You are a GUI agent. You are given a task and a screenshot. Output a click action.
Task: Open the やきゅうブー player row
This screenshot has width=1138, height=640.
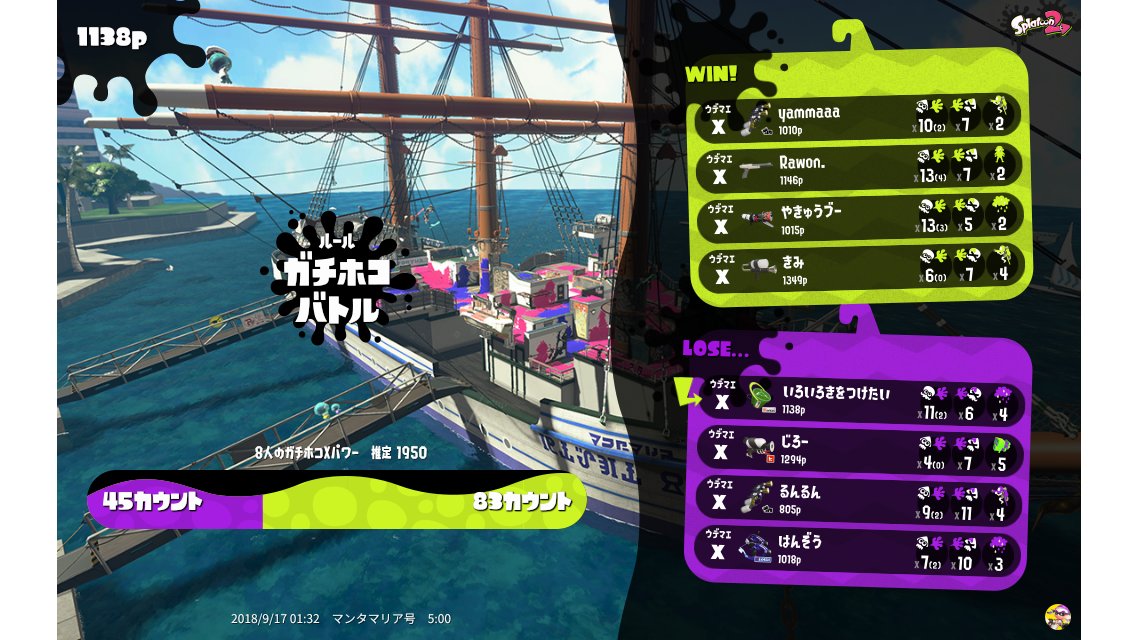[860, 217]
